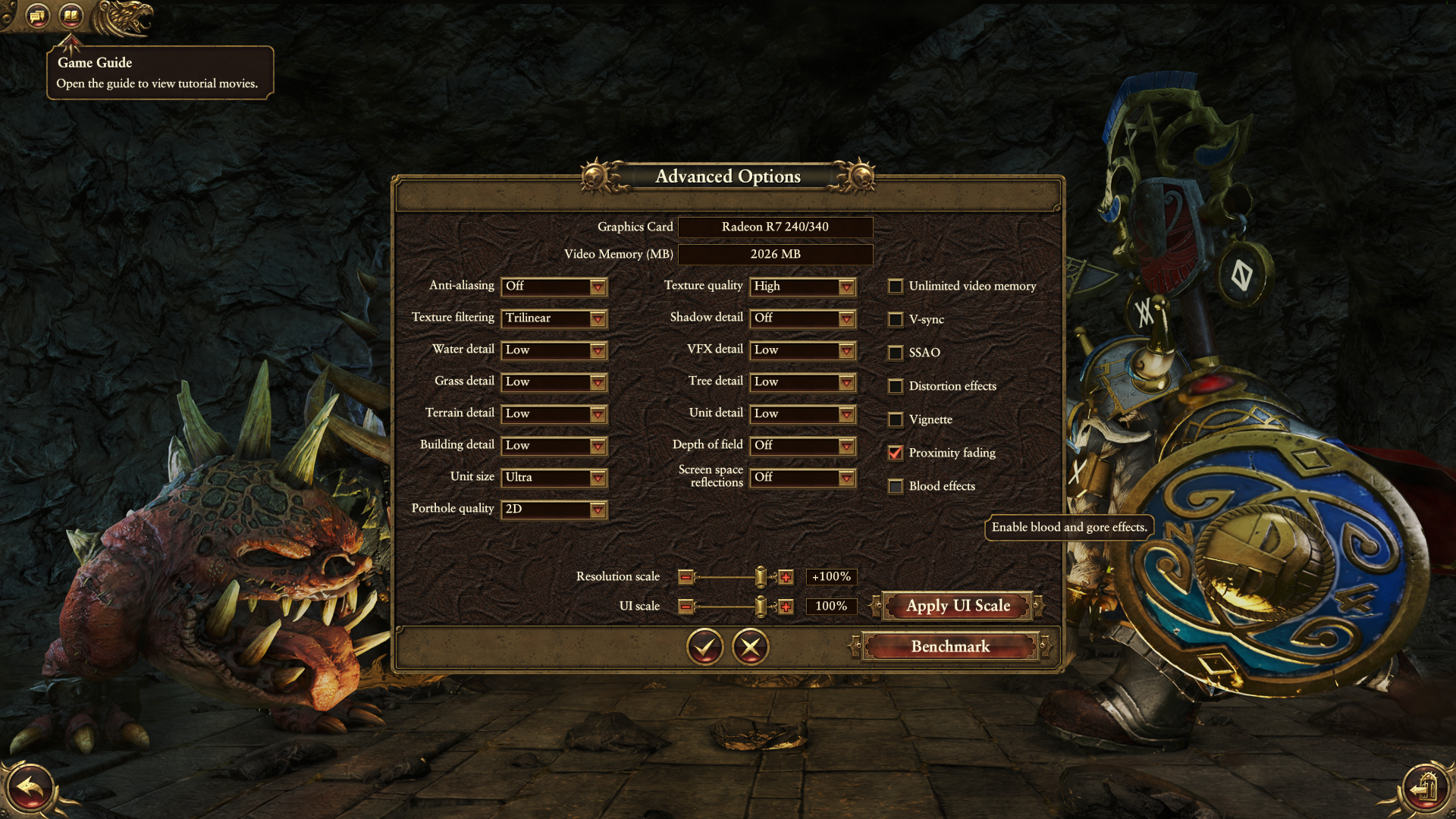Enable Blood effects
The image size is (1456, 819).
tap(896, 487)
